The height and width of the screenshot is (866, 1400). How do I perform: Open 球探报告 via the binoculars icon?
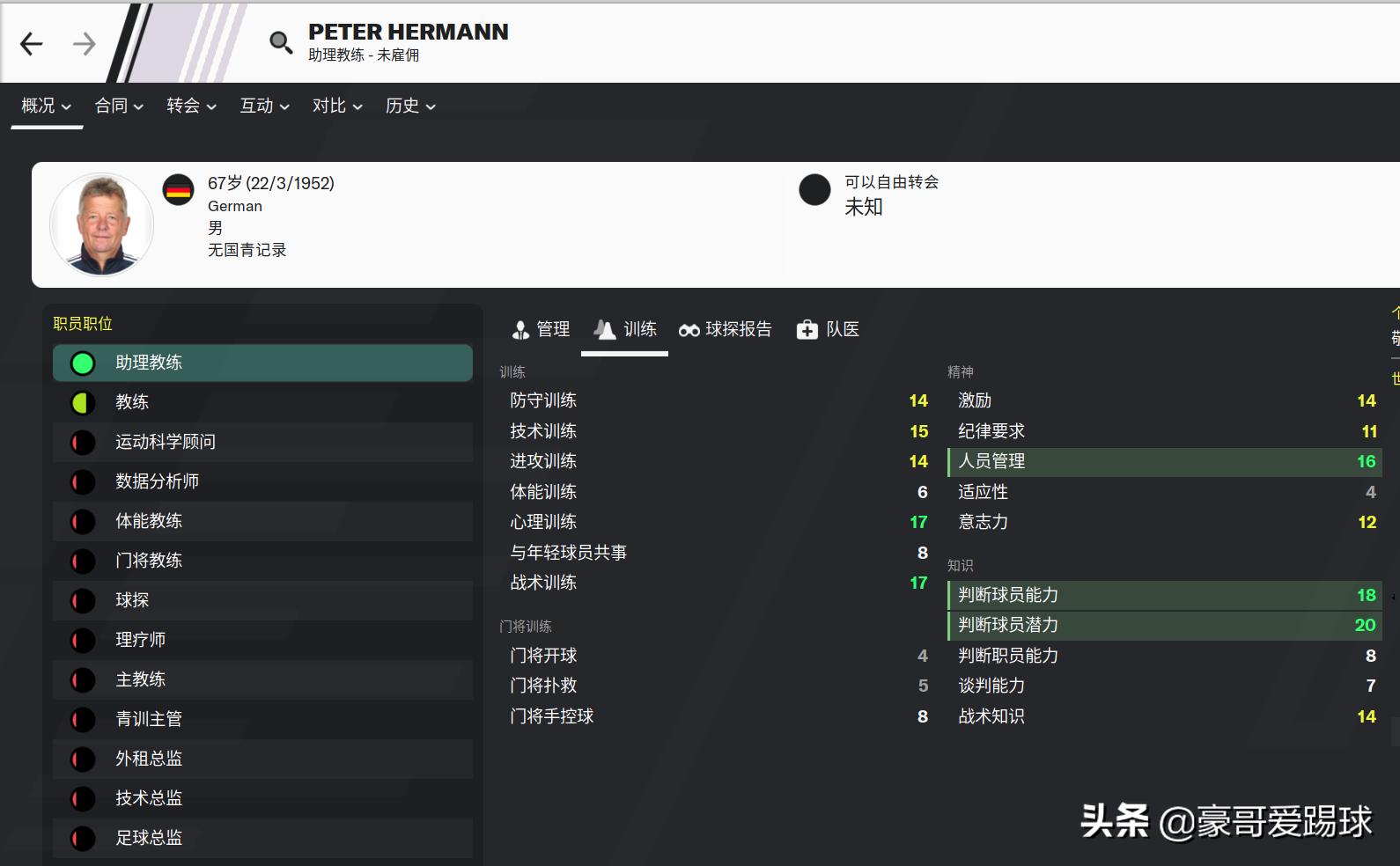click(x=692, y=329)
